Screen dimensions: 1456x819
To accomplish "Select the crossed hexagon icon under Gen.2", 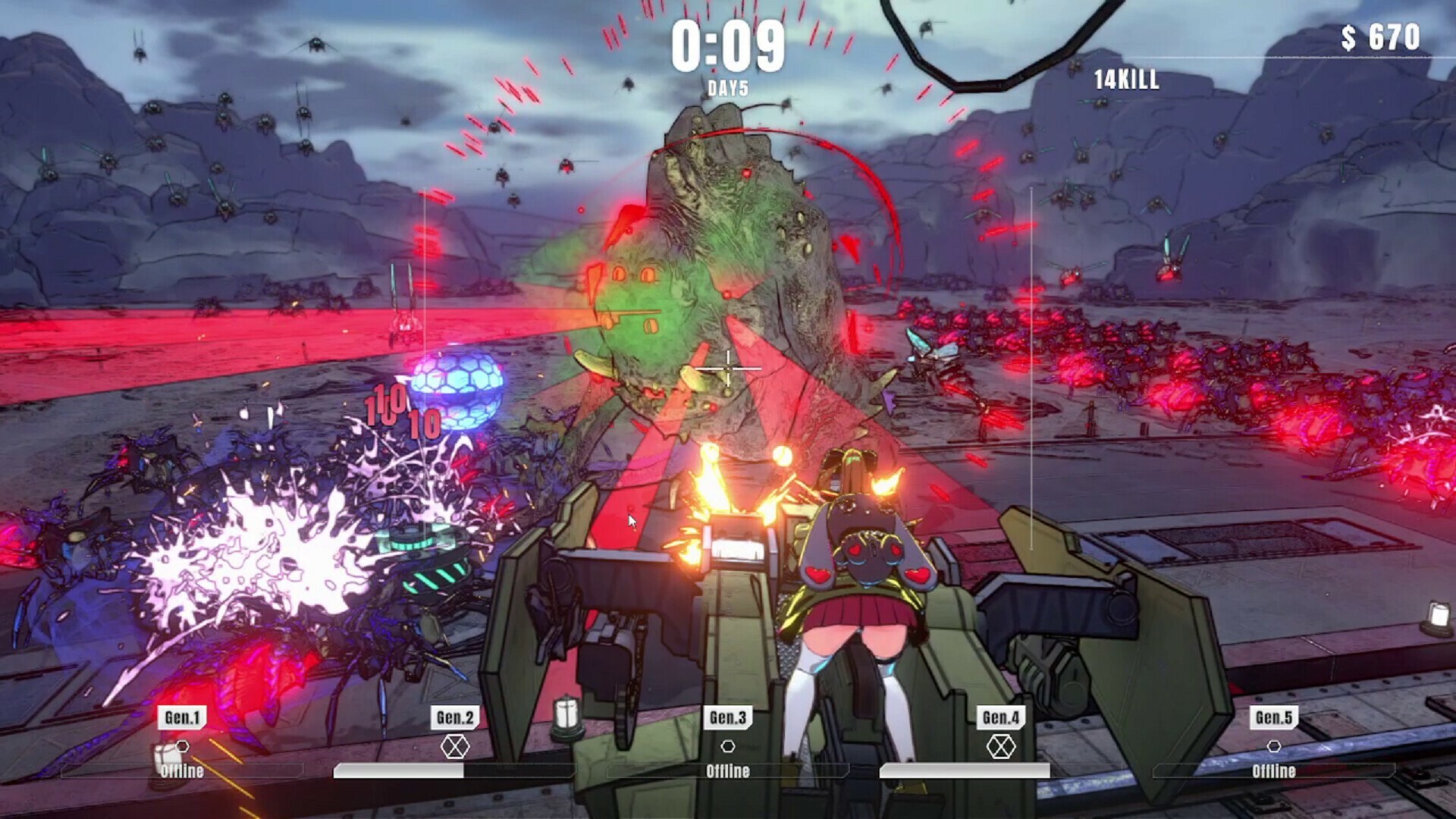I will 454,747.
